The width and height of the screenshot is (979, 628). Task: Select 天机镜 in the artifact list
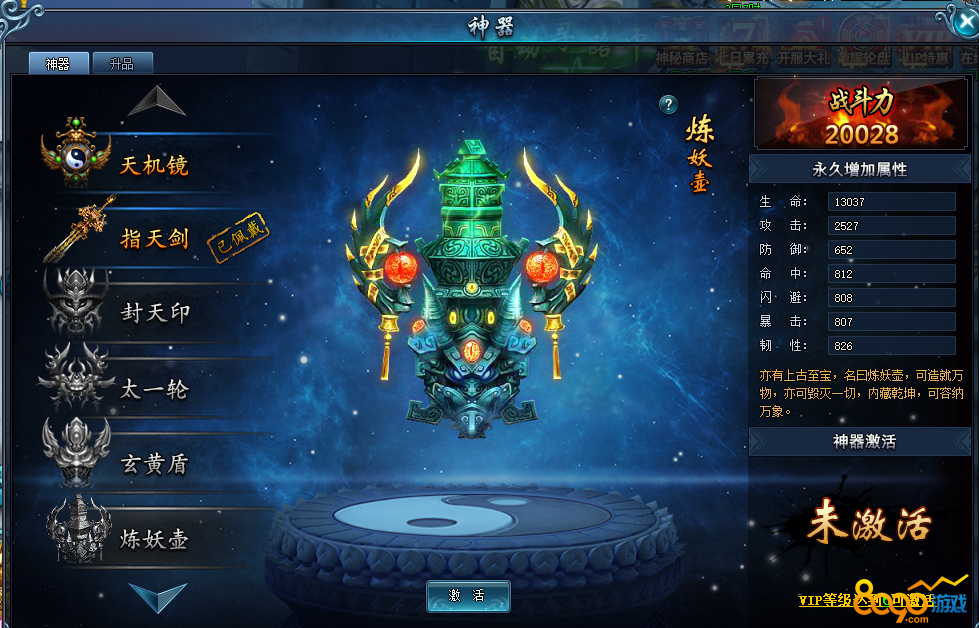[x=154, y=164]
